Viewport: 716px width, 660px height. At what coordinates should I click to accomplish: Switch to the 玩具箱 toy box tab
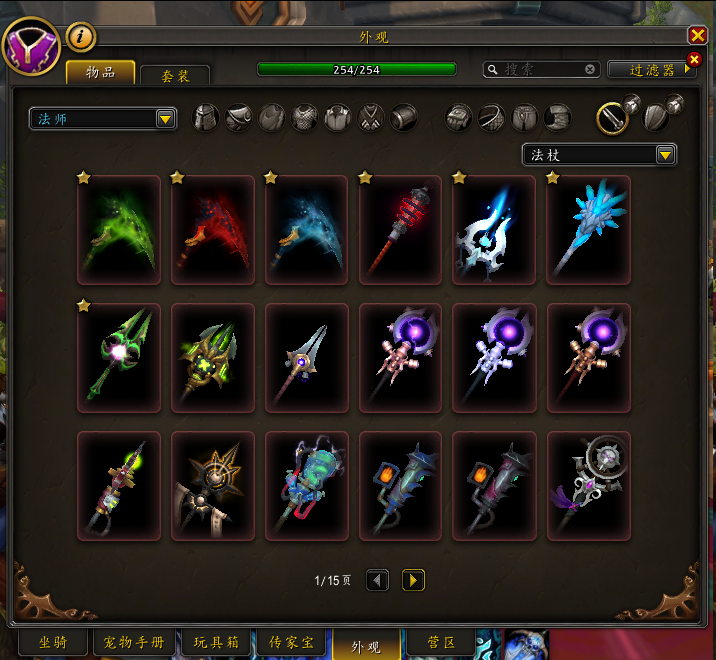[x=215, y=643]
